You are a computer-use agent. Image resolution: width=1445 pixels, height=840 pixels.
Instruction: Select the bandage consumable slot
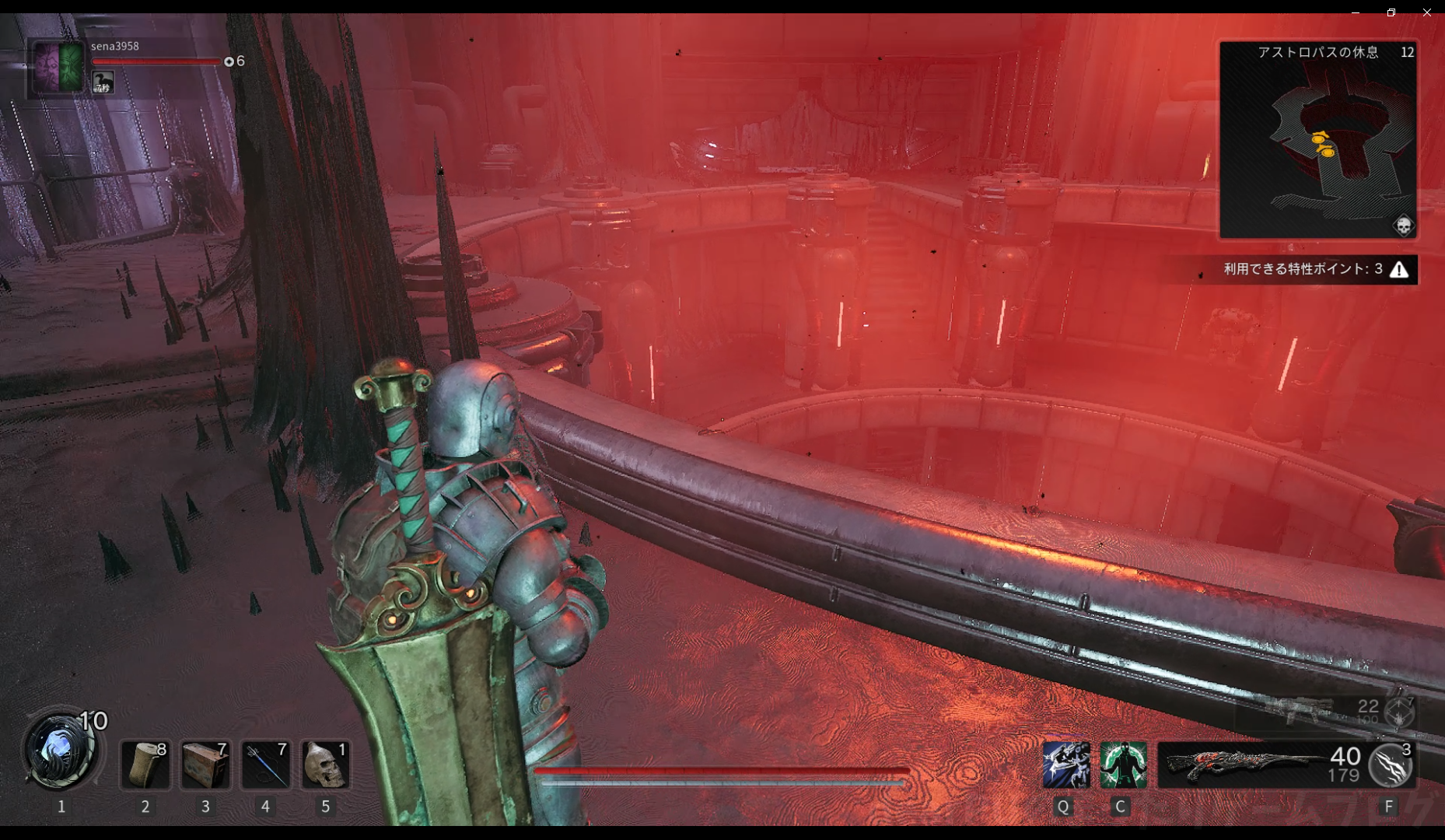tap(145, 765)
